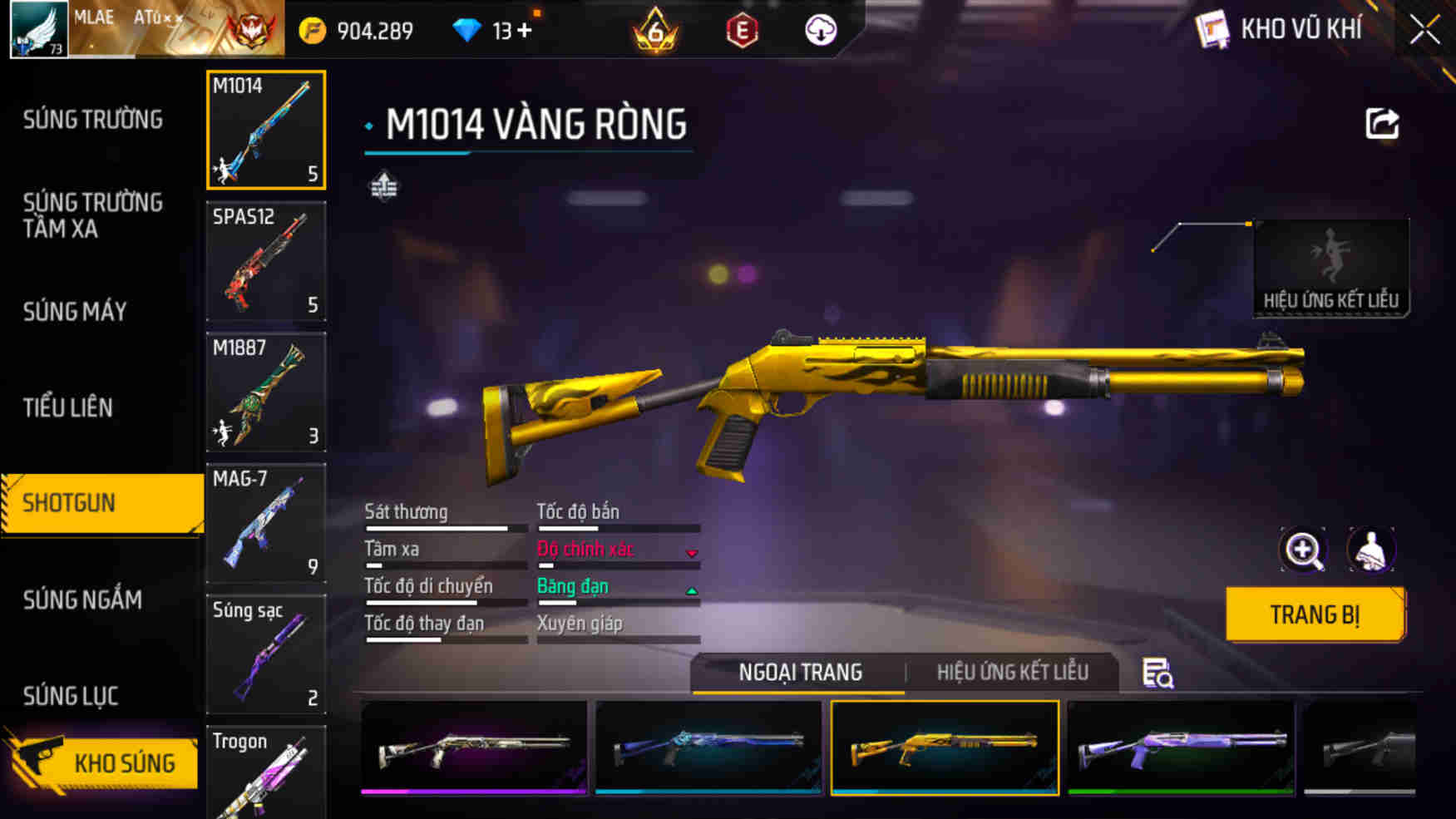Click the red arrow beside Độ chính xác
This screenshot has height=819, width=1456.
(691, 550)
